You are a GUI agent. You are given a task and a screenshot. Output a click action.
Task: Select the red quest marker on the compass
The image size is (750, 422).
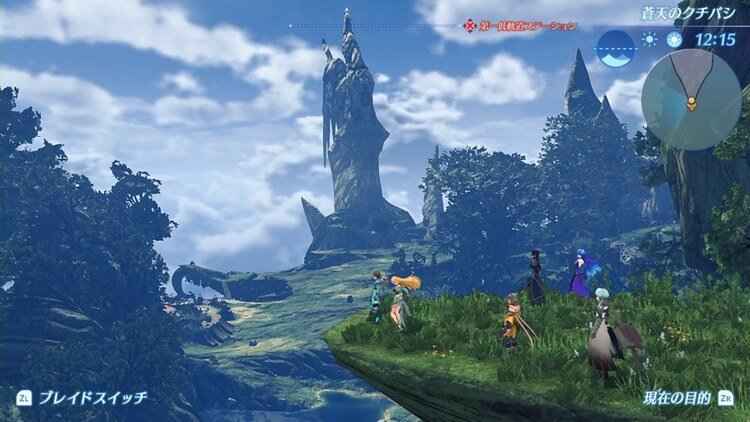(x=467, y=26)
